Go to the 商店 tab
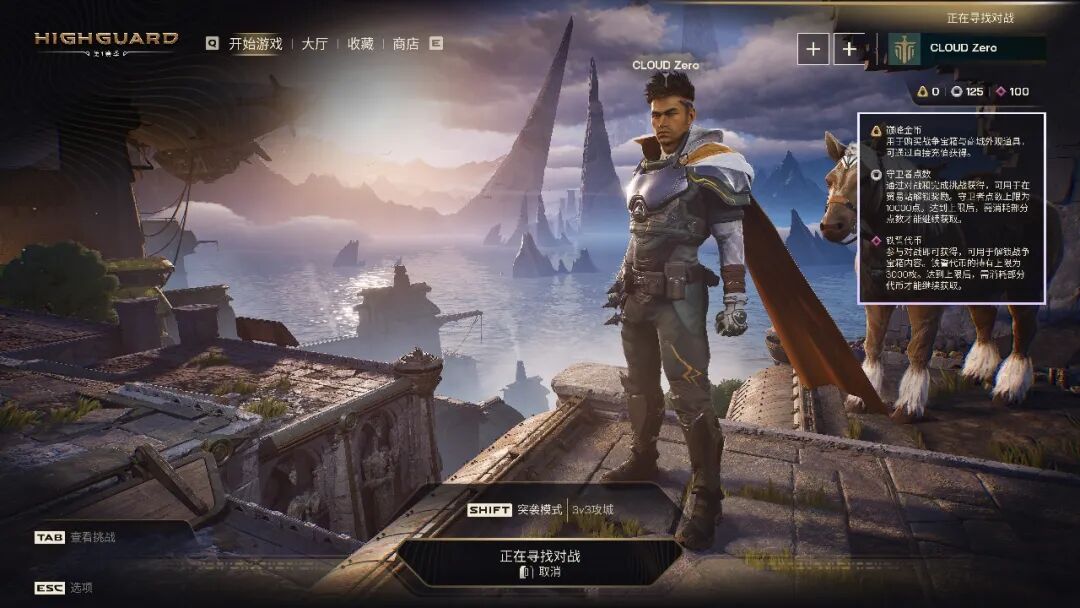The image size is (1080, 608). 405,44
